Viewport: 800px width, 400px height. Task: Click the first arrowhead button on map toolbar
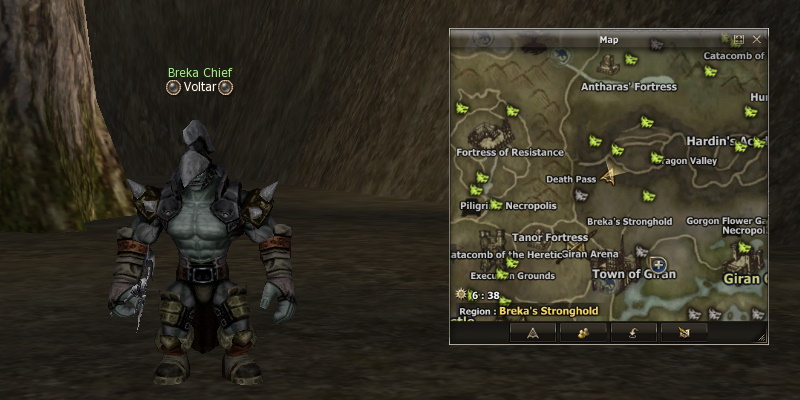(x=533, y=332)
